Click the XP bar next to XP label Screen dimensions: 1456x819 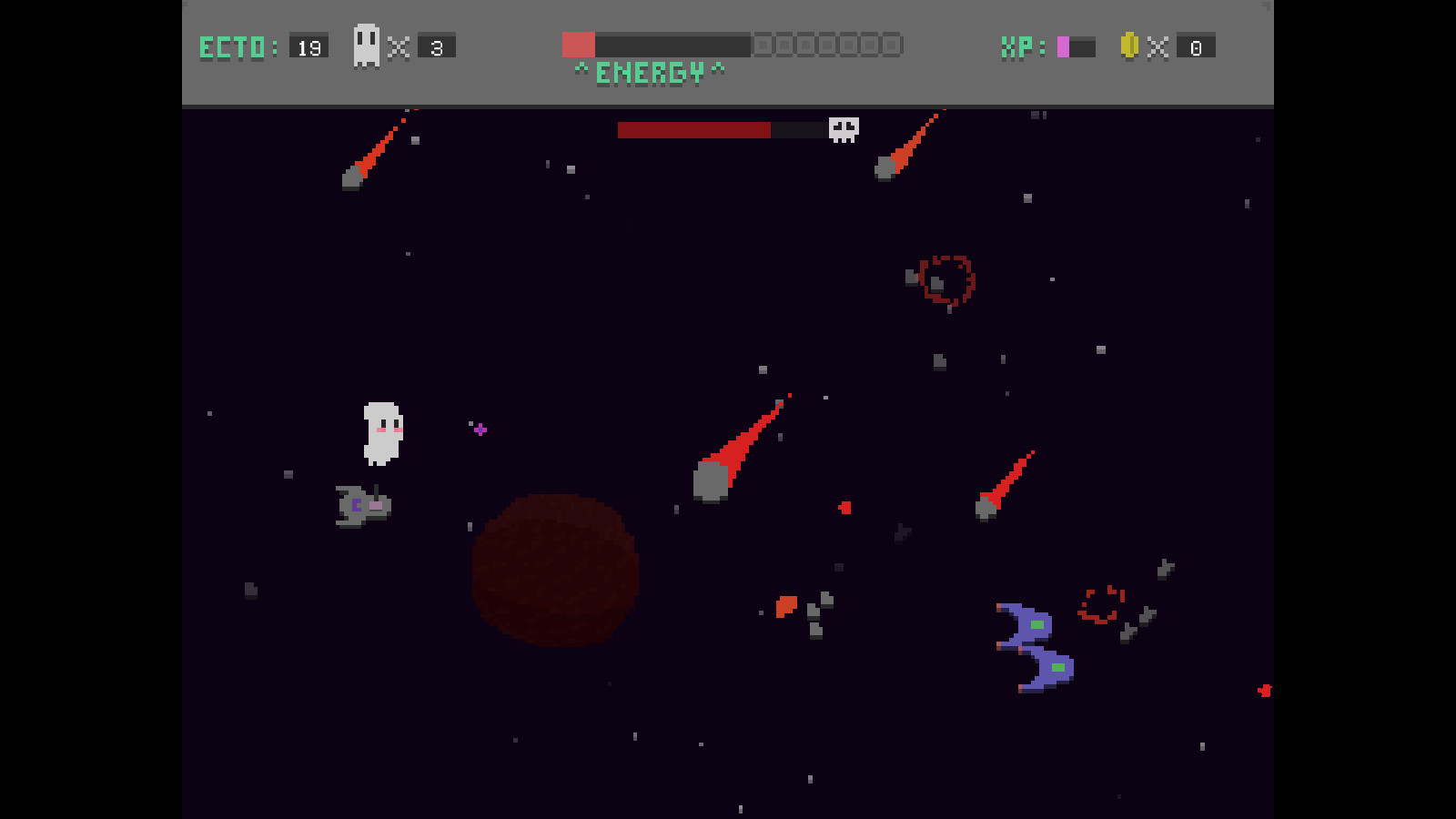pyautogui.click(x=1077, y=45)
